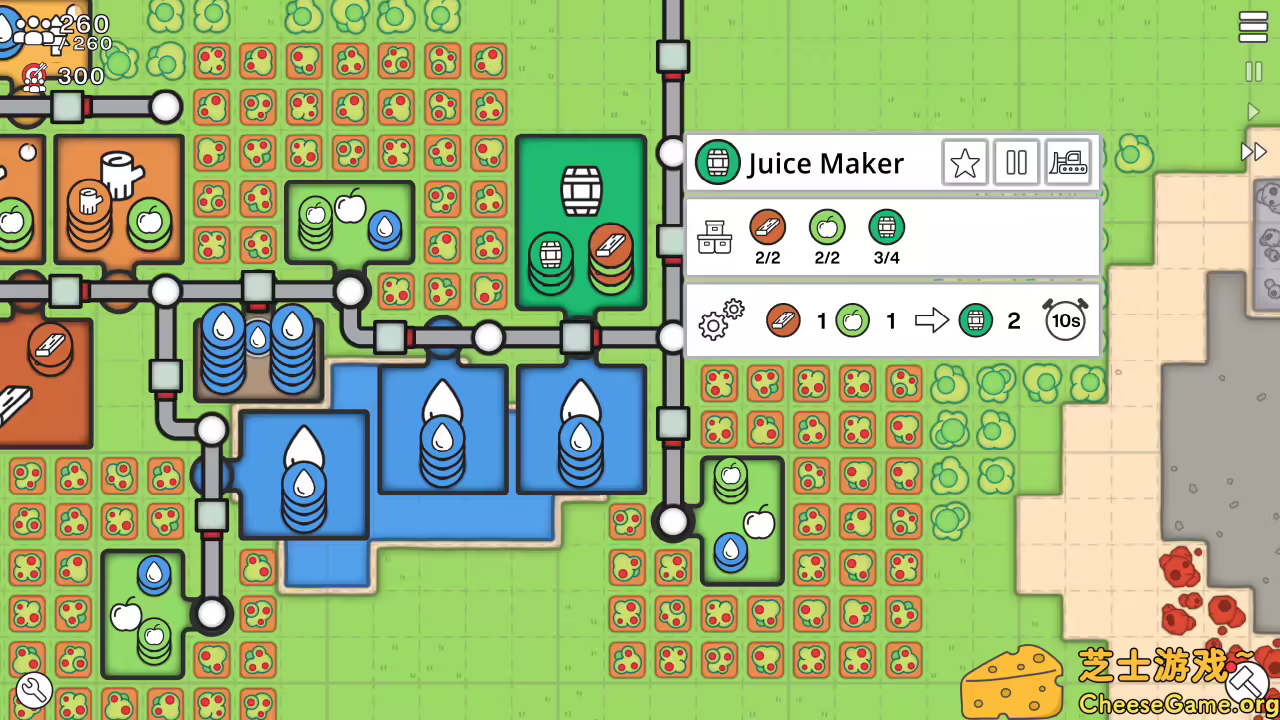This screenshot has height=720, width=1280.
Task: Click the wood plank stock icon showing 2/2
Action: click(x=768, y=228)
